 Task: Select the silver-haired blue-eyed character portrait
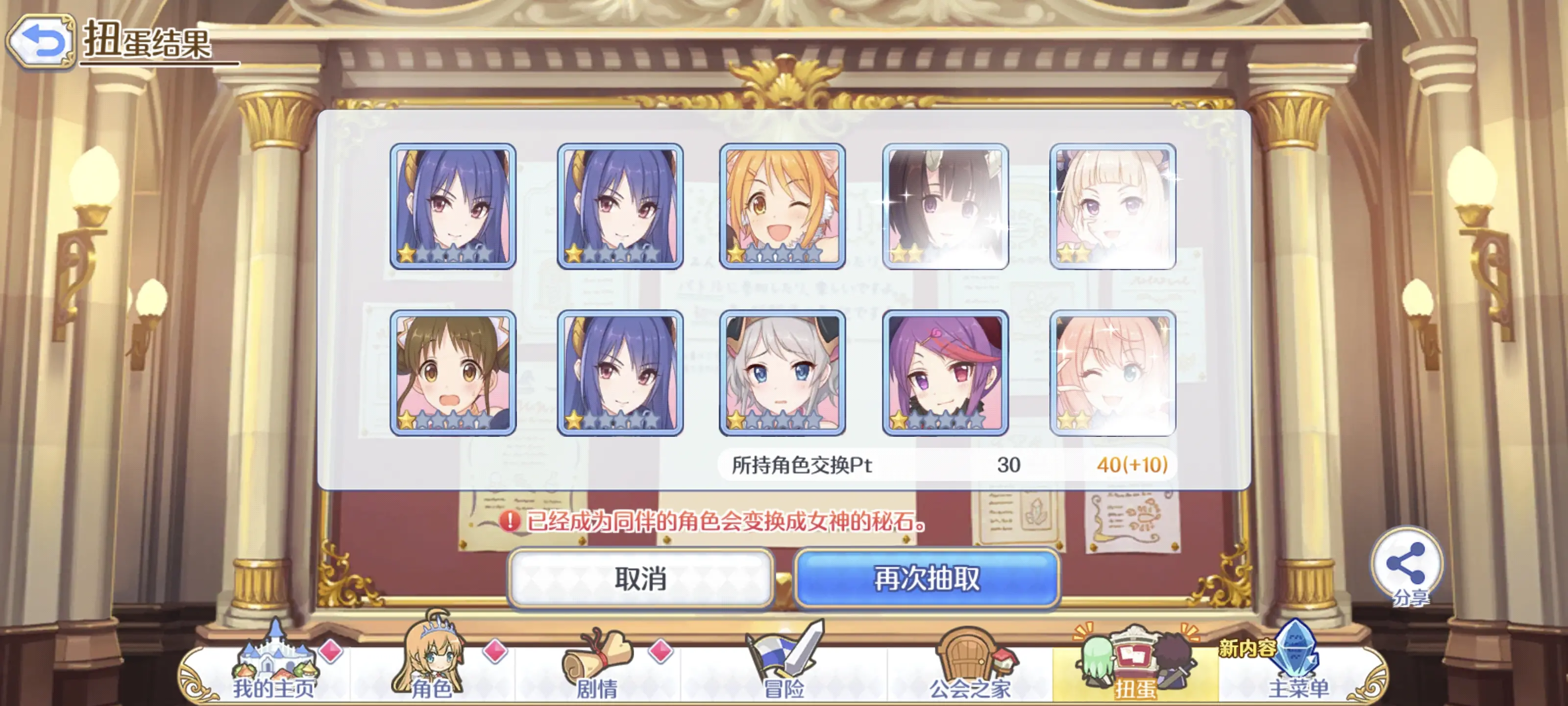click(782, 373)
